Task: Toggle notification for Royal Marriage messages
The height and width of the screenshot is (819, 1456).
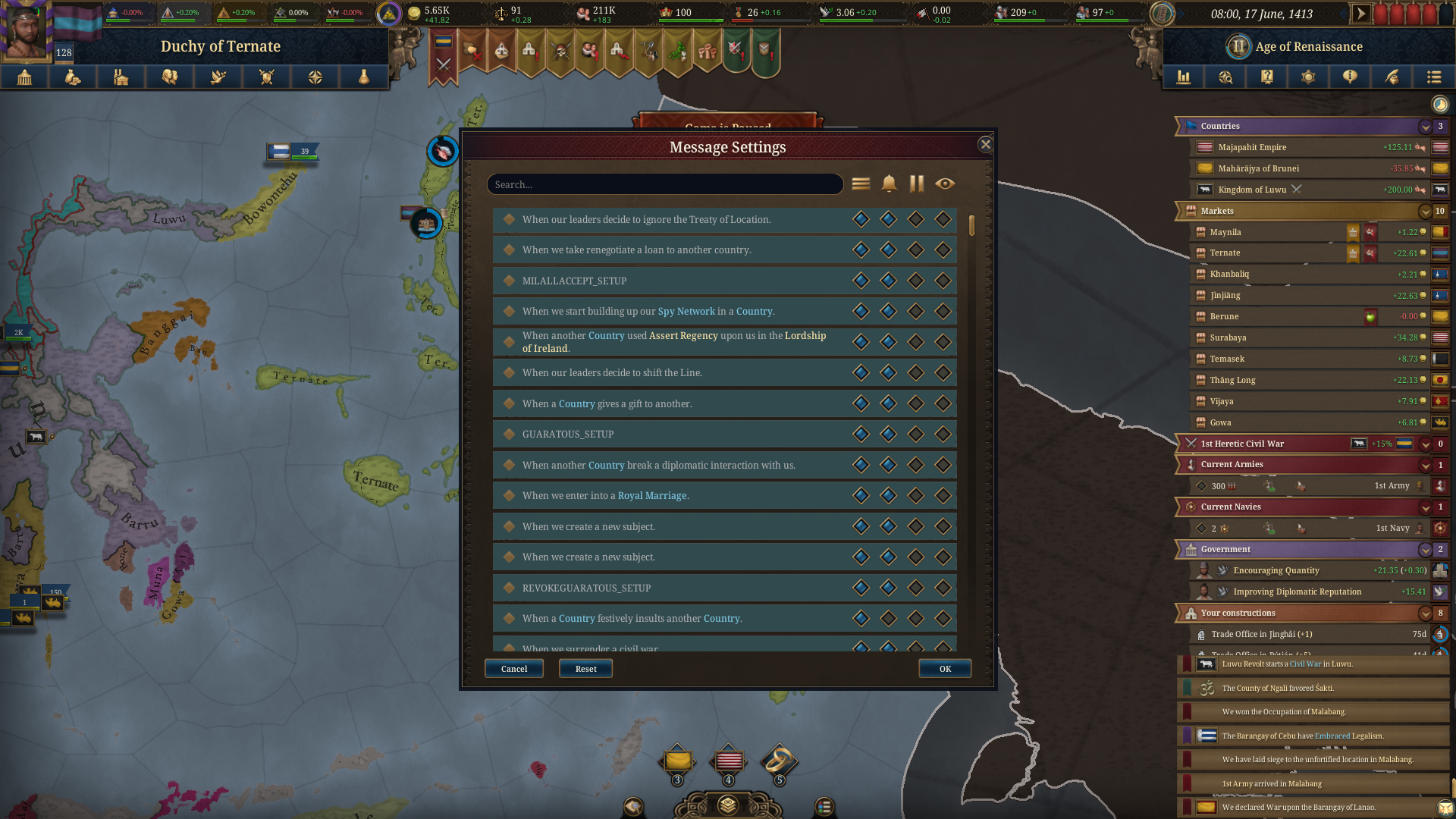Action: (888, 495)
